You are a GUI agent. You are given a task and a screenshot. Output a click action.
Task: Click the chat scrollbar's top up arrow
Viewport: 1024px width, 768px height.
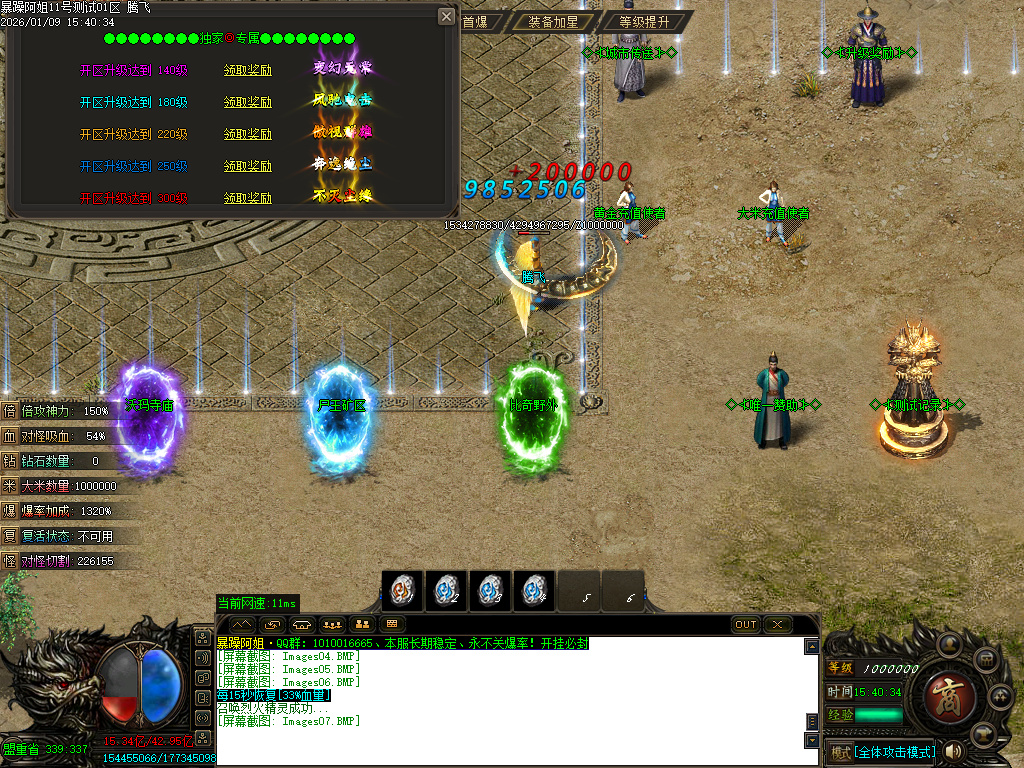coord(812,646)
